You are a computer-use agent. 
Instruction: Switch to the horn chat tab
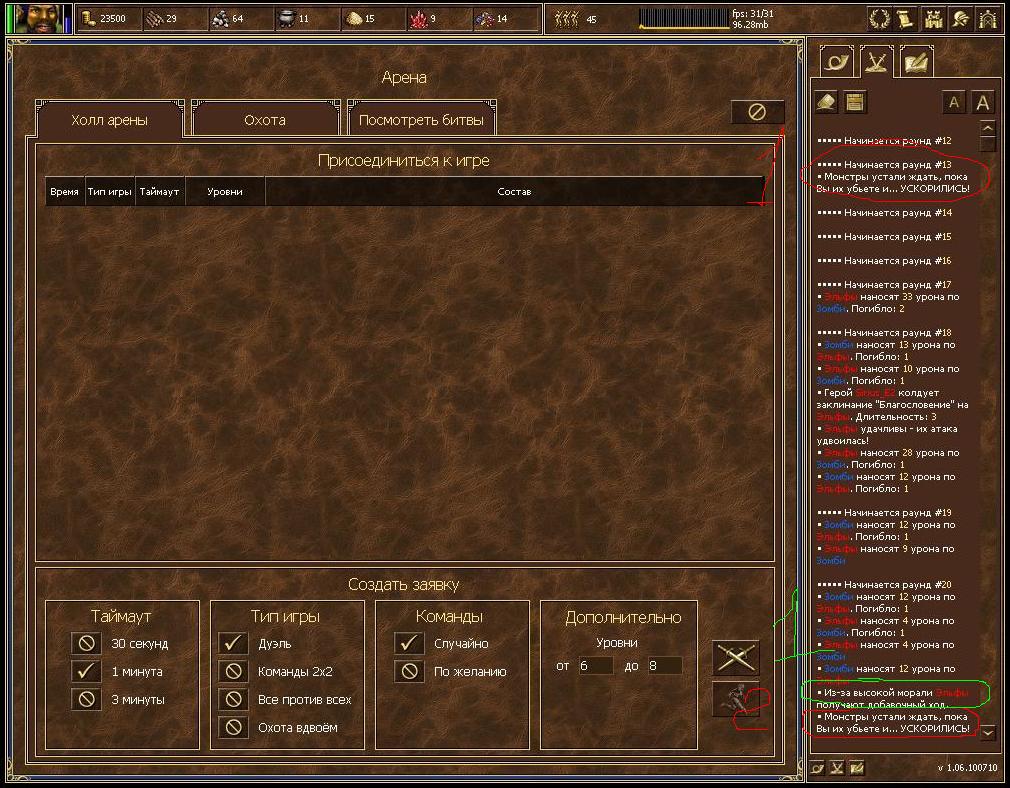(x=837, y=62)
